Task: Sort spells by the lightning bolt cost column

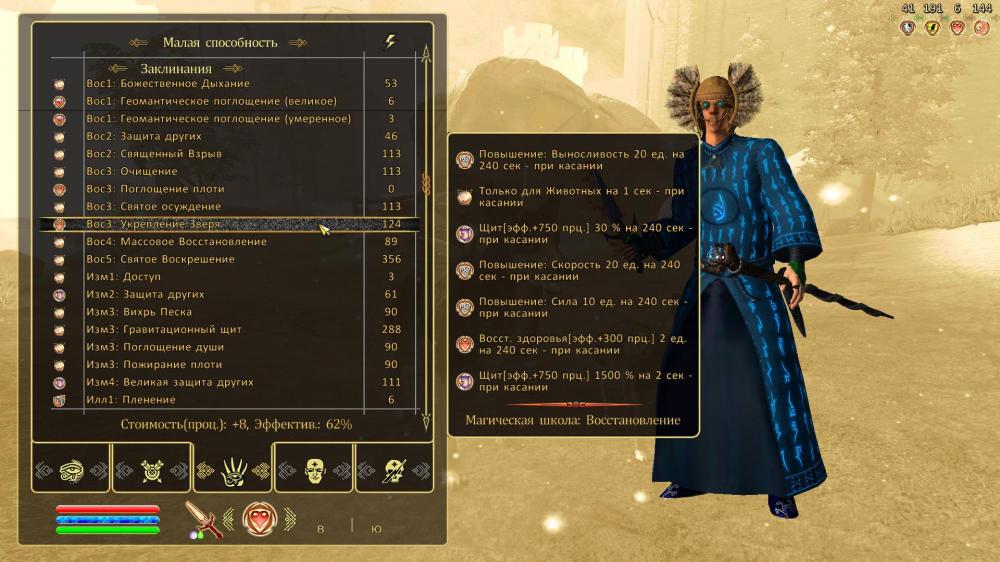Action: (390, 42)
